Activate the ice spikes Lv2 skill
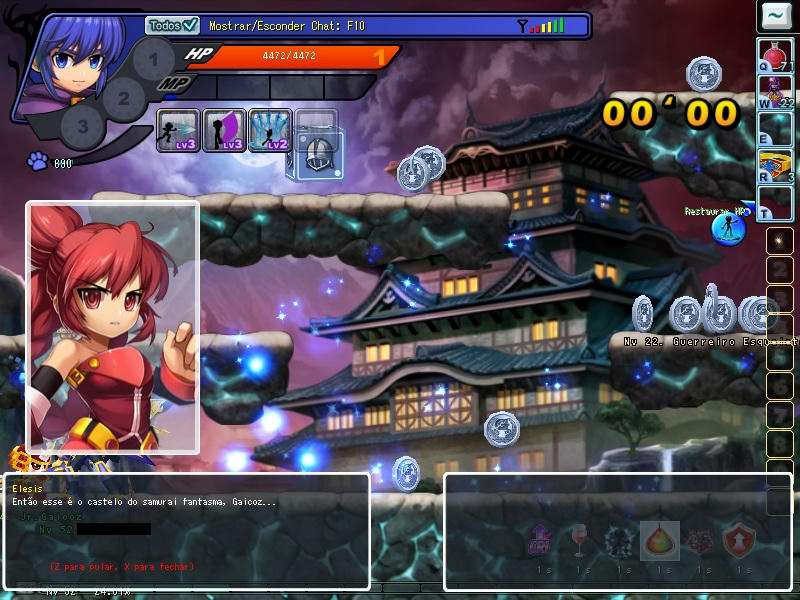Image resolution: width=800 pixels, height=600 pixels. tap(270, 130)
